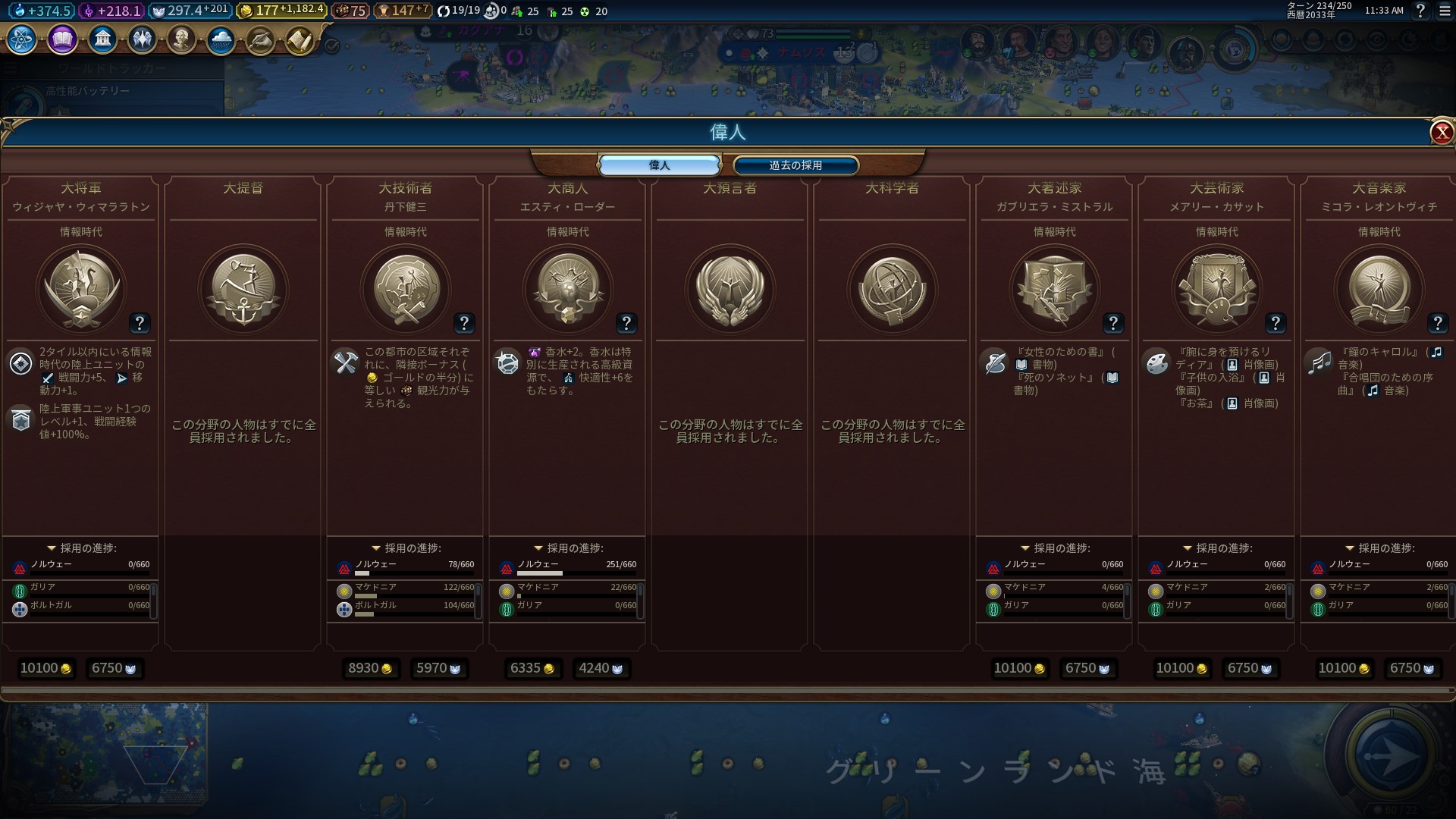Image resolution: width=1456 pixels, height=819 pixels.
Task: Open the help icon for Great Merchant エスティ・ローダー
Action: tap(626, 323)
